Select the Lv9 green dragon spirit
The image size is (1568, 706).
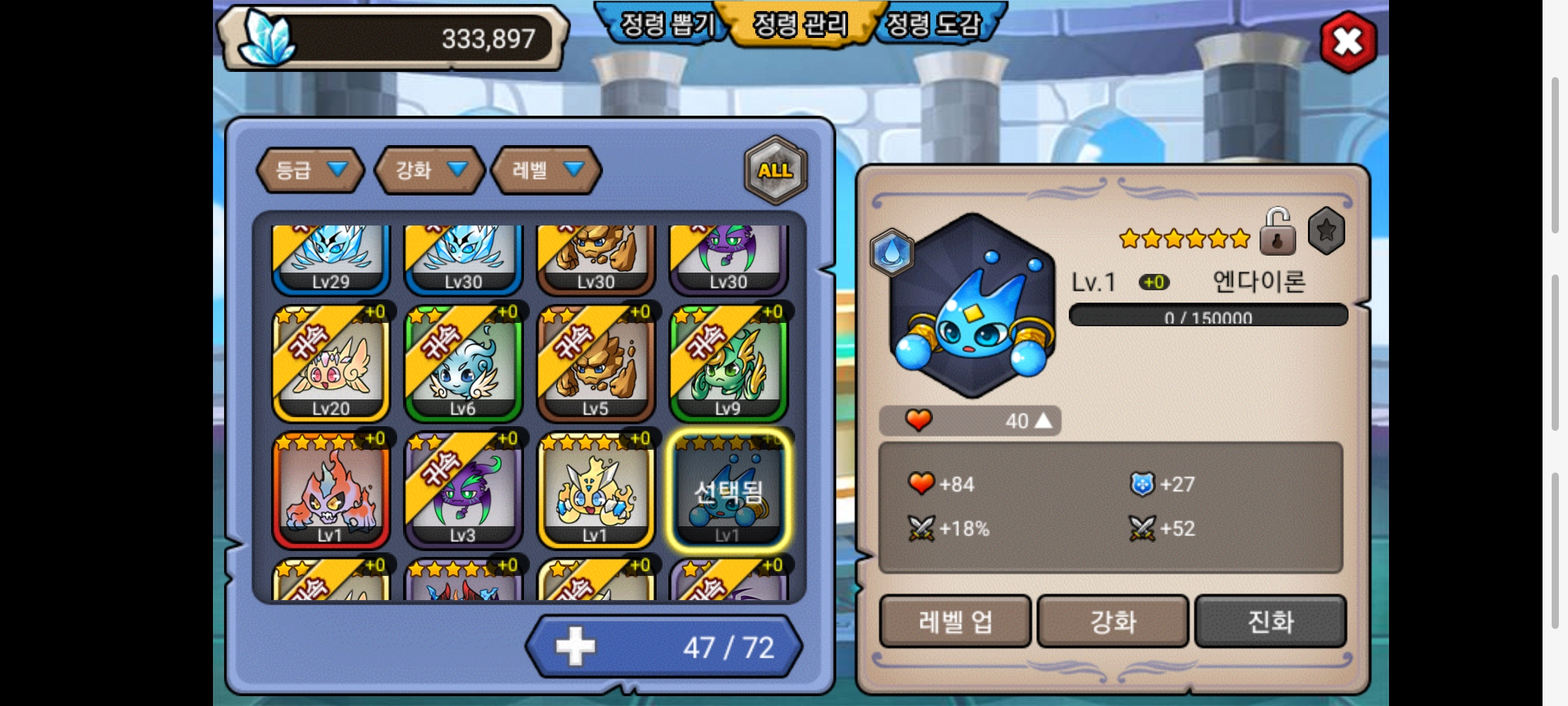coord(728,363)
